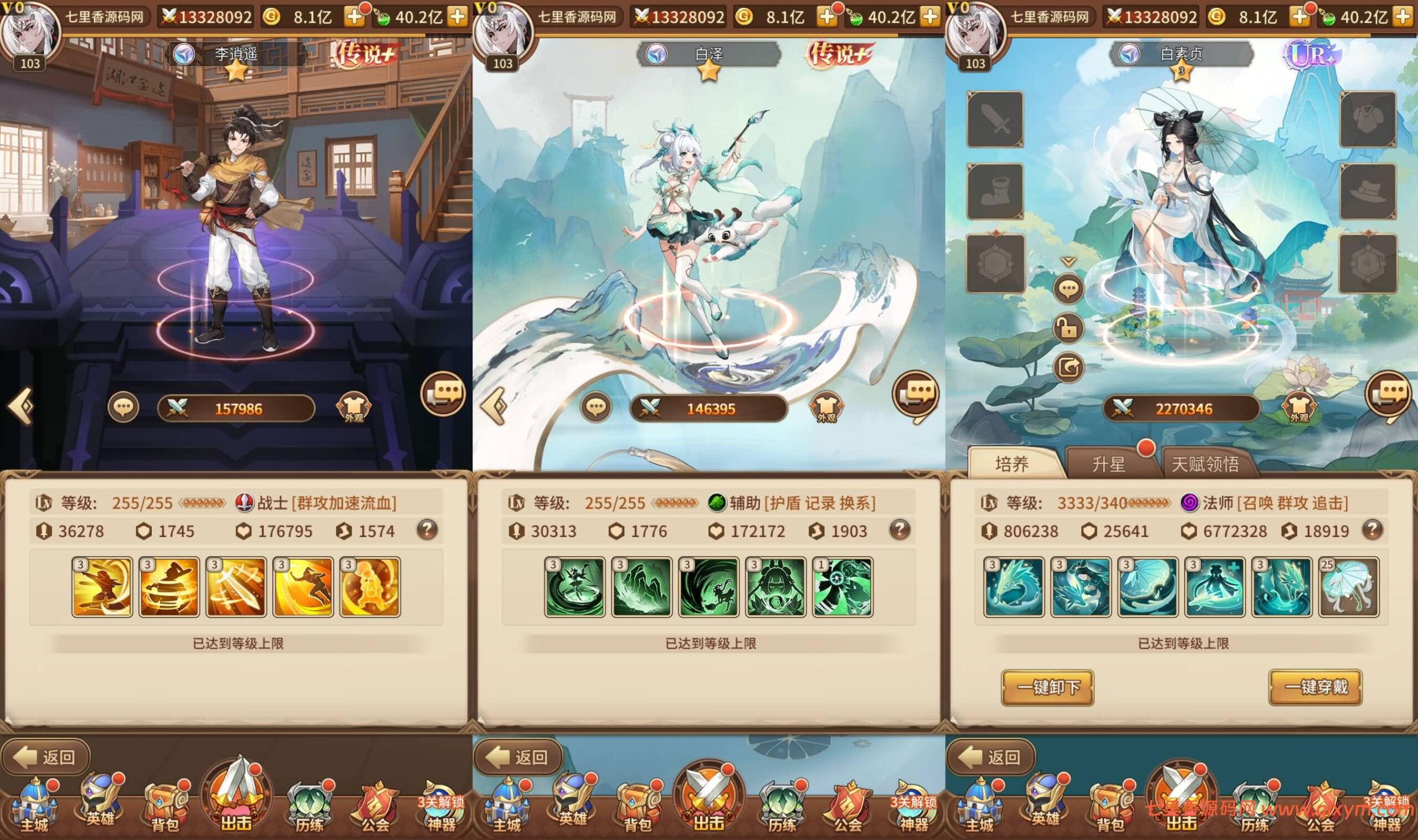Show the question mark help for 白素贞's stats

(1372, 530)
